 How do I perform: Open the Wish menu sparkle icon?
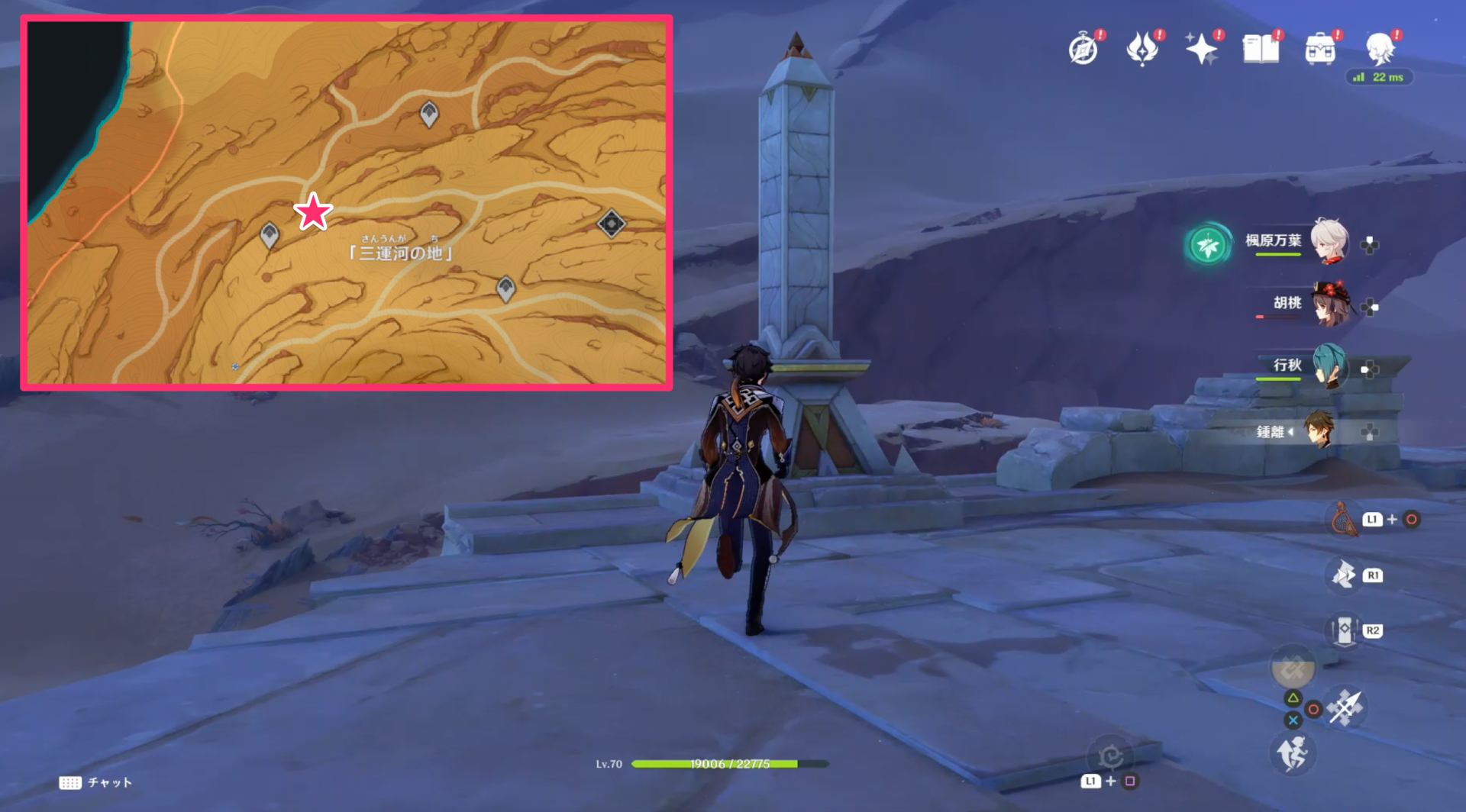(1203, 47)
